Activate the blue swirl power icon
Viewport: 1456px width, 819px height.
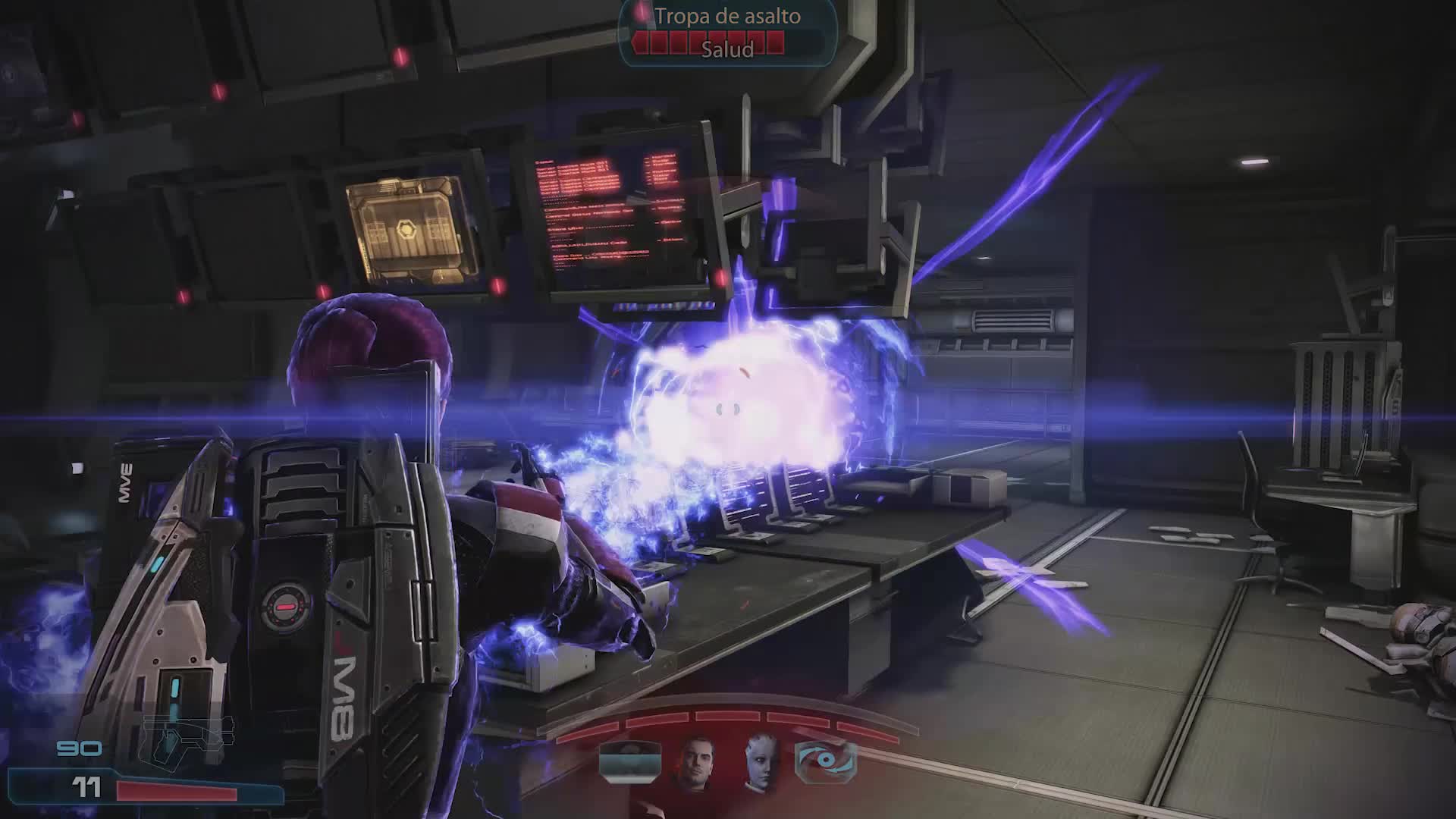point(825,762)
